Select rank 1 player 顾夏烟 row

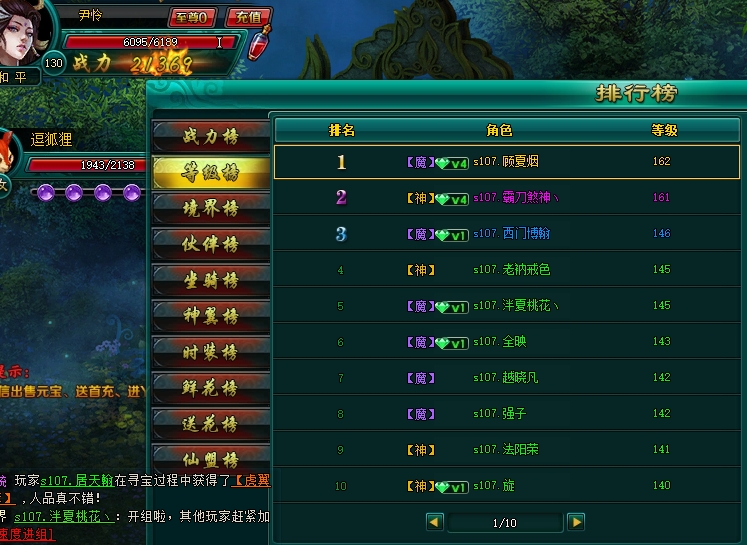[507, 162]
